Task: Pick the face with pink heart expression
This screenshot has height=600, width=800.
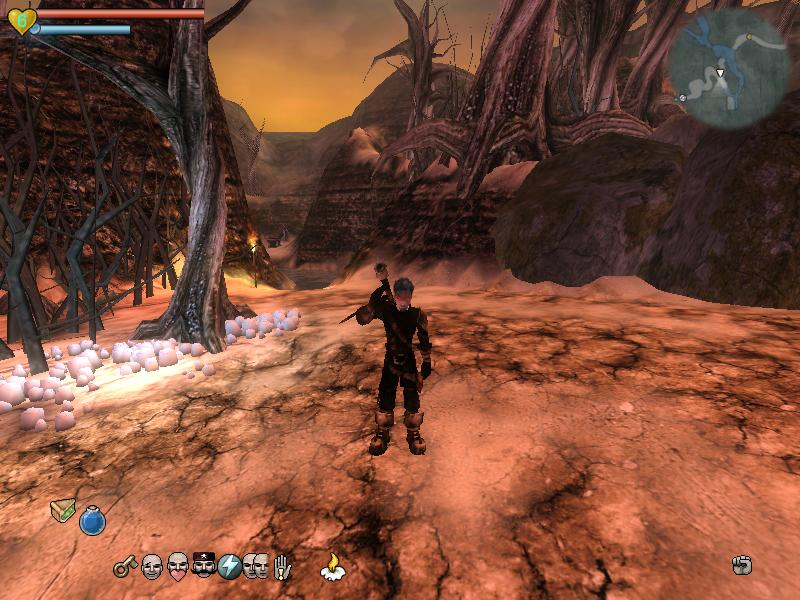Action: click(x=177, y=567)
